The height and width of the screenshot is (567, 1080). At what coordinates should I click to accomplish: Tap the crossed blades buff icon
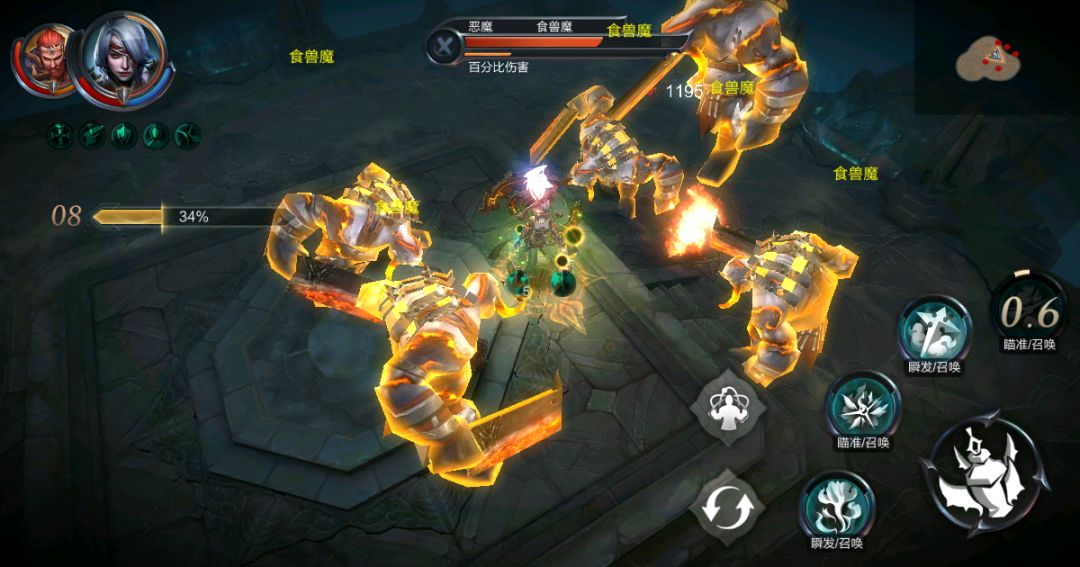pyautogui.click(x=188, y=134)
